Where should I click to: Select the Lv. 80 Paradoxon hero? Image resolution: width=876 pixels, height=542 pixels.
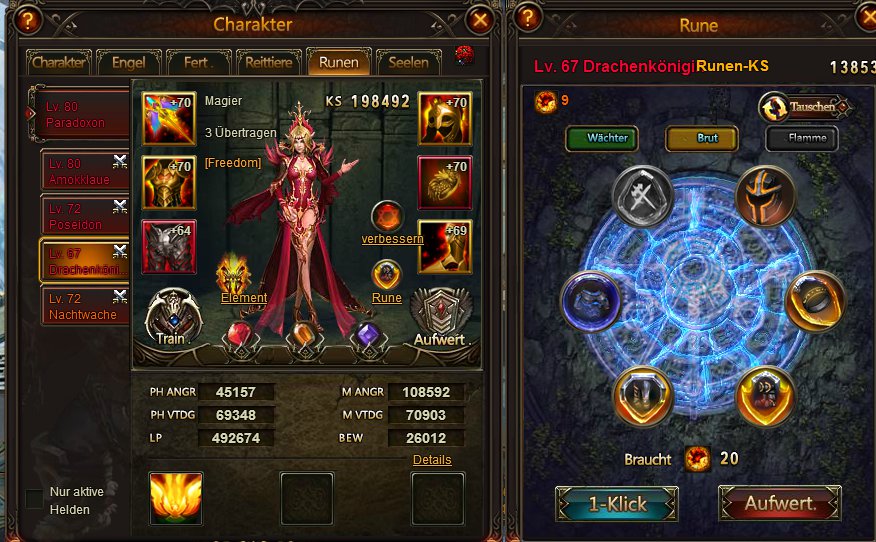tap(80, 115)
